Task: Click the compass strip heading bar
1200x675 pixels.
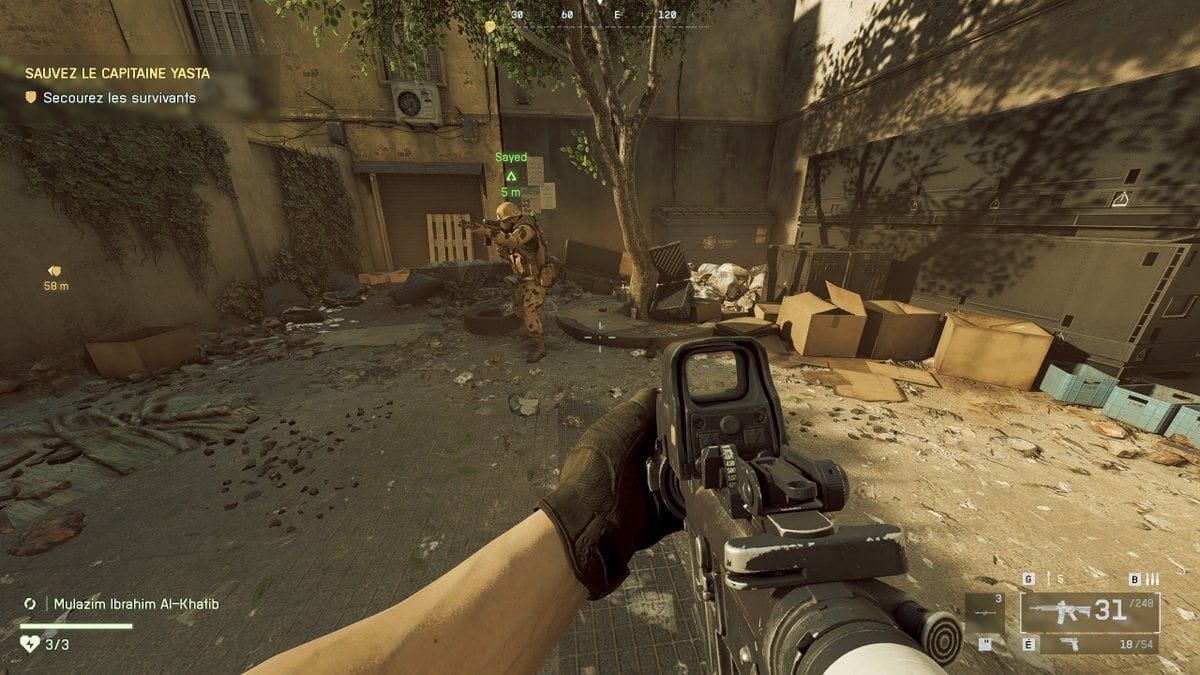Action: click(x=599, y=16)
